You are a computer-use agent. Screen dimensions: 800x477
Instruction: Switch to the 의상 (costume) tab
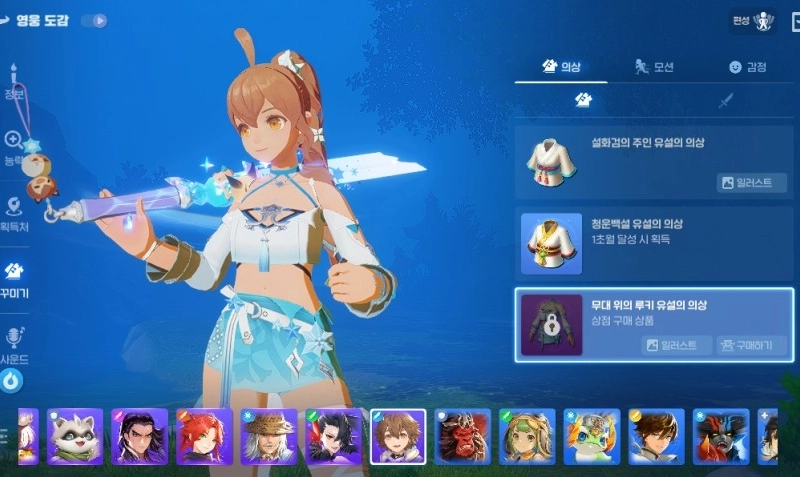(x=561, y=67)
